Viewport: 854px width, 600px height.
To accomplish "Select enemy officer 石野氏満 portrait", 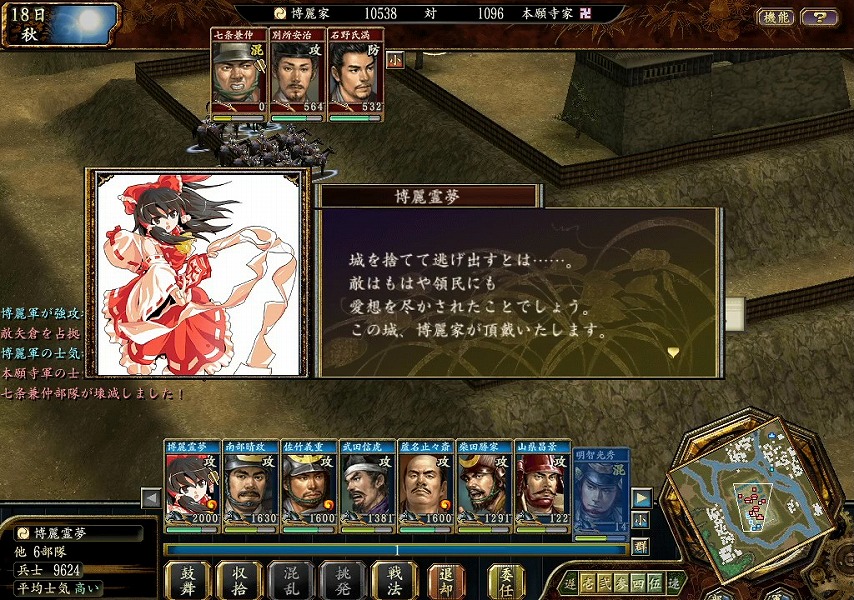I will (x=356, y=77).
